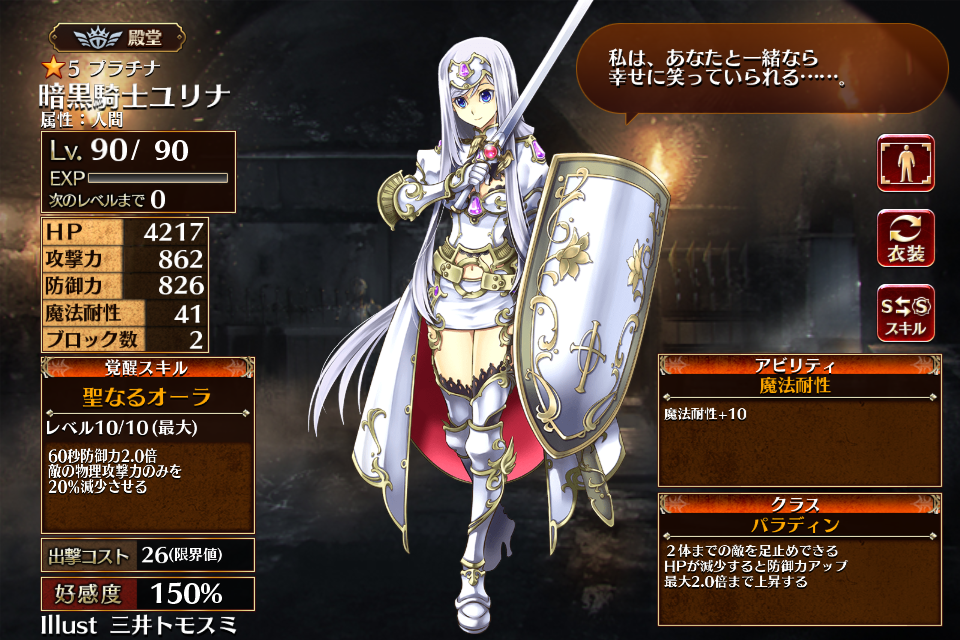Open the 殿堂 hall banner

coord(118,39)
